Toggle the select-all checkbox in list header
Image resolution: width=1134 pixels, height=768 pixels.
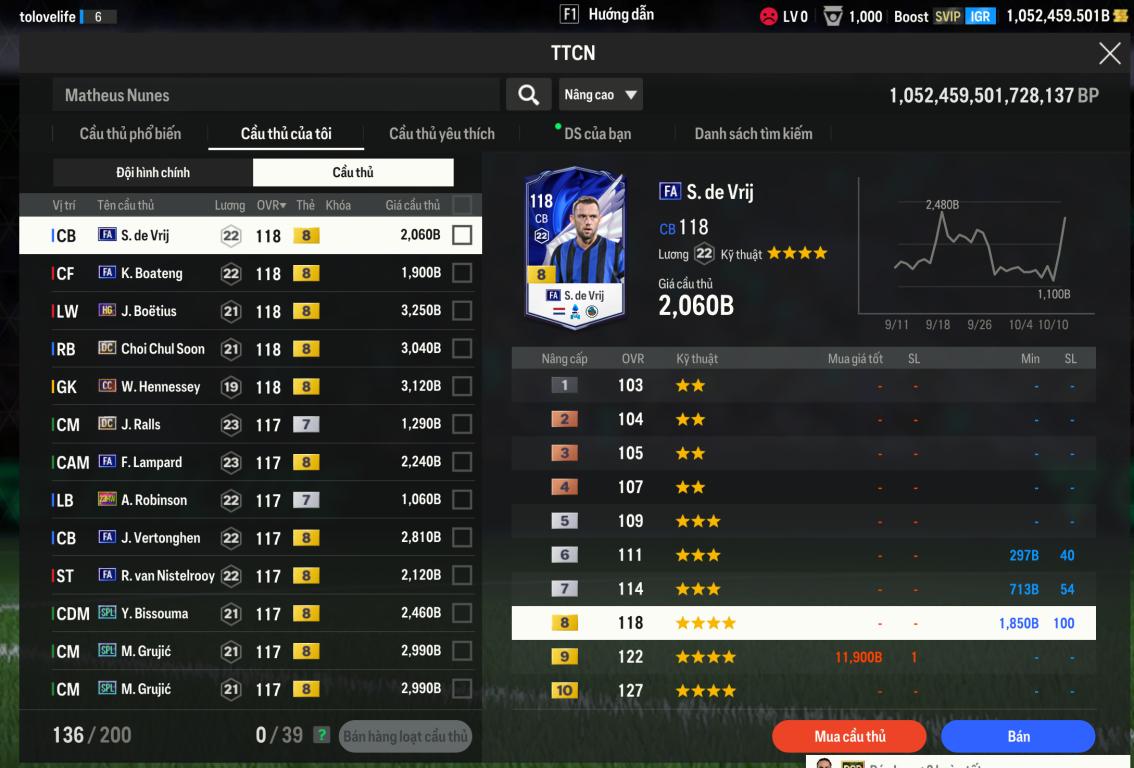461,205
